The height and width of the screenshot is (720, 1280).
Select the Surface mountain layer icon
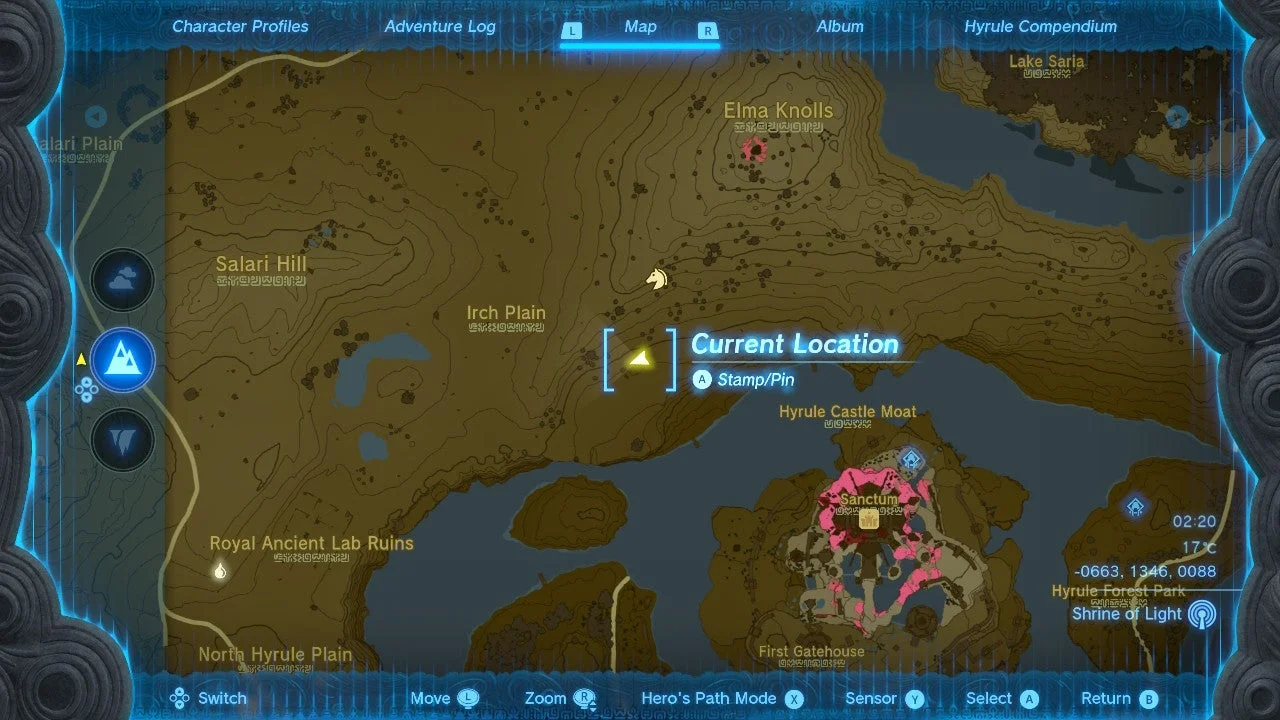(x=122, y=360)
